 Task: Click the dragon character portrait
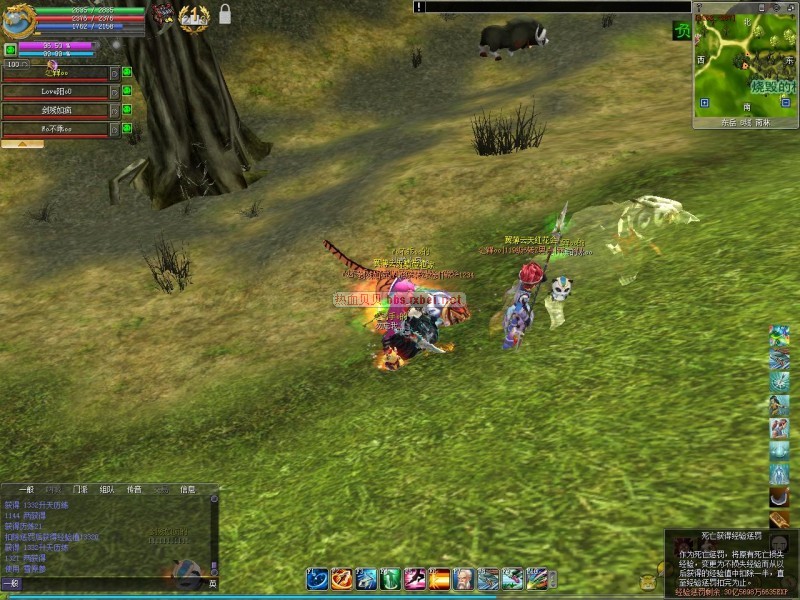pyautogui.click(x=18, y=20)
